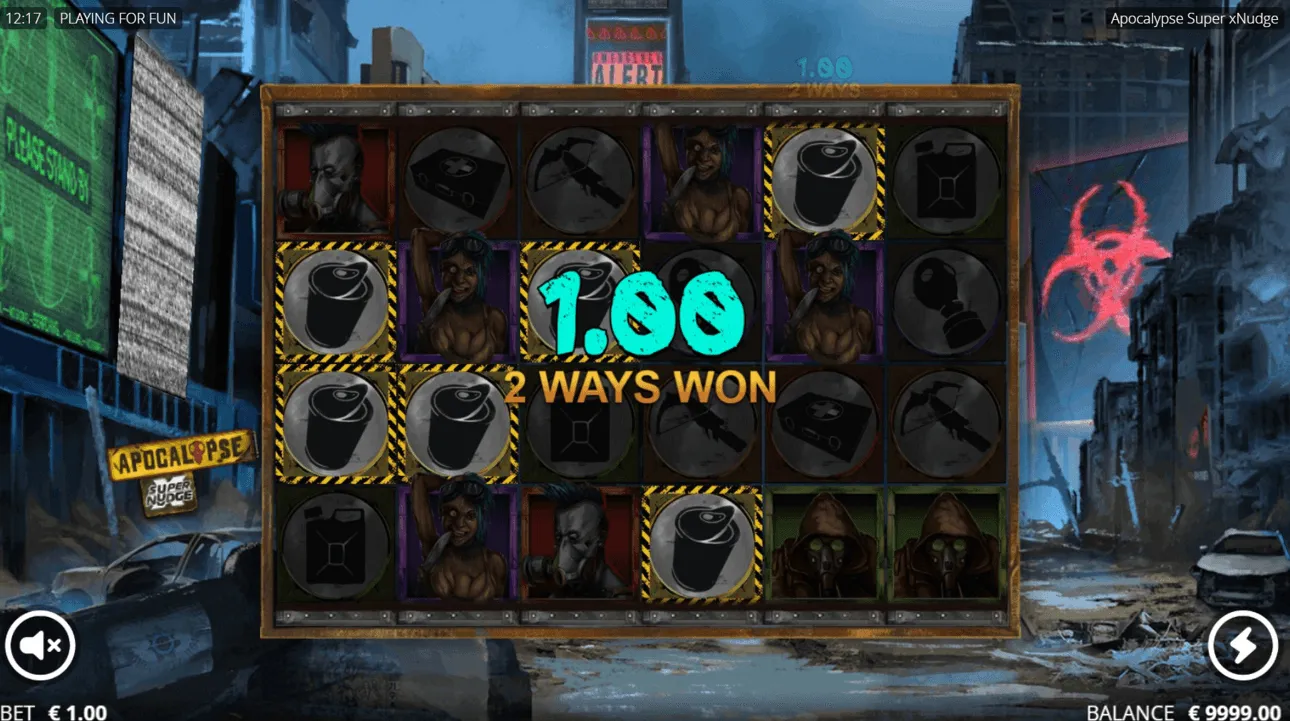Screen dimensions: 1290x721
Task: Select the PLAYING FOR FUN label
Action: tap(119, 17)
